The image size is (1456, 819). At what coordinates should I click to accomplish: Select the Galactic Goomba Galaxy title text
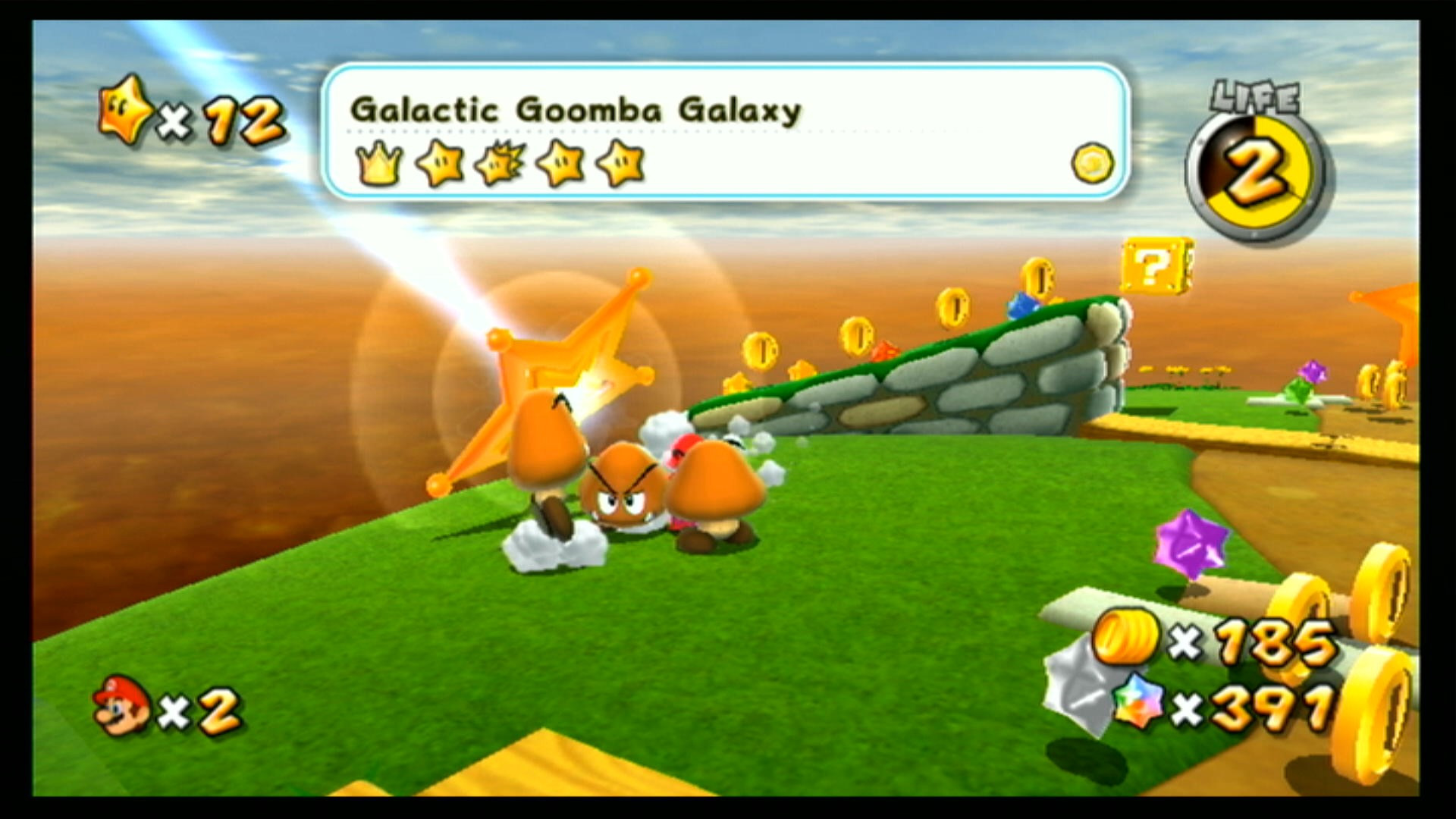point(576,110)
